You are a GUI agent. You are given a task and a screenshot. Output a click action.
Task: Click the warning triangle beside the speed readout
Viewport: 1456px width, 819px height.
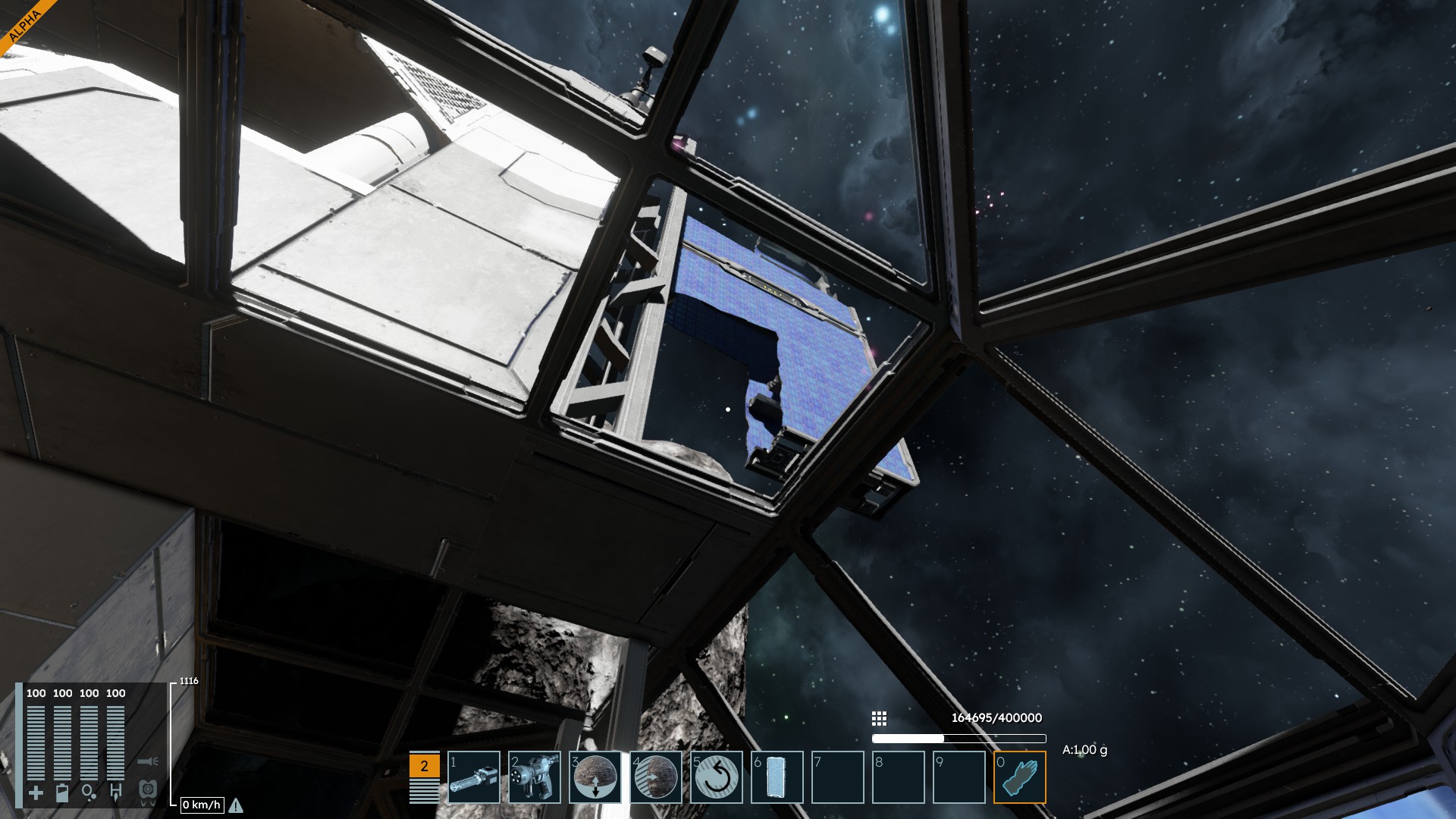pos(236,805)
